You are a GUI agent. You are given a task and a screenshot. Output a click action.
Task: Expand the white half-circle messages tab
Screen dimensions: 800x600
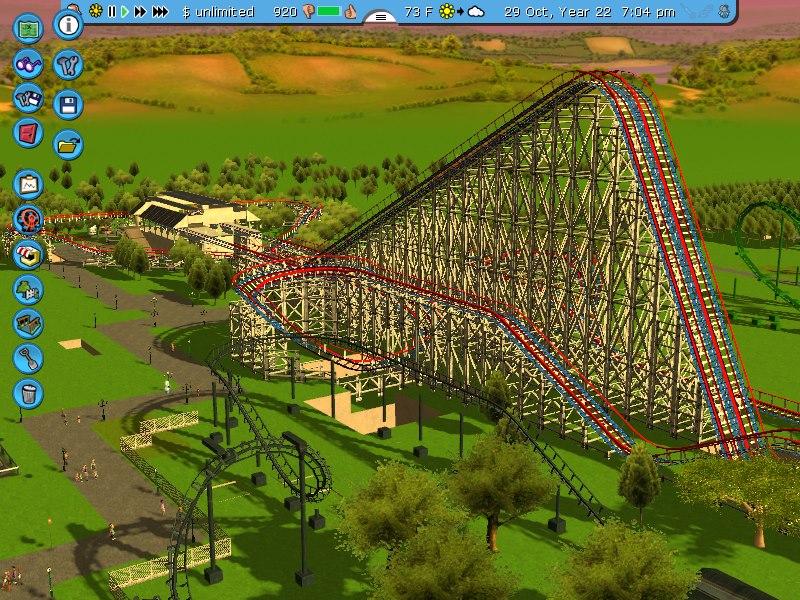(380, 16)
